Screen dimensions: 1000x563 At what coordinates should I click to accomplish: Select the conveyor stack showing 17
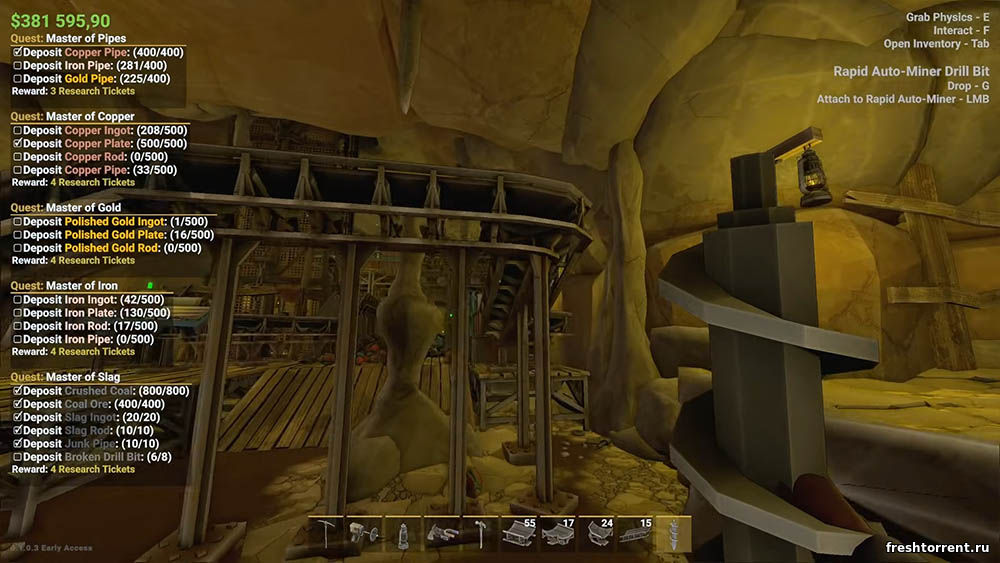point(557,533)
